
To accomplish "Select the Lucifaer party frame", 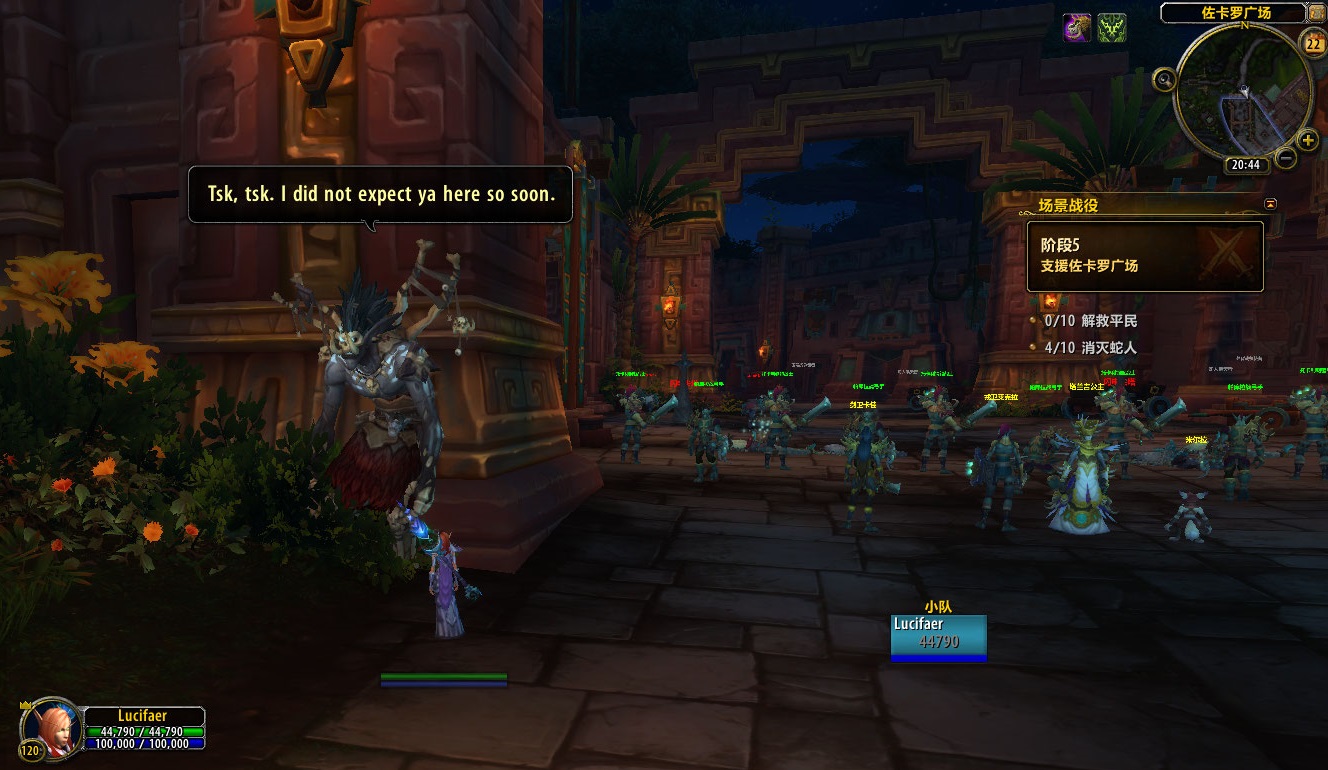I will [938, 637].
